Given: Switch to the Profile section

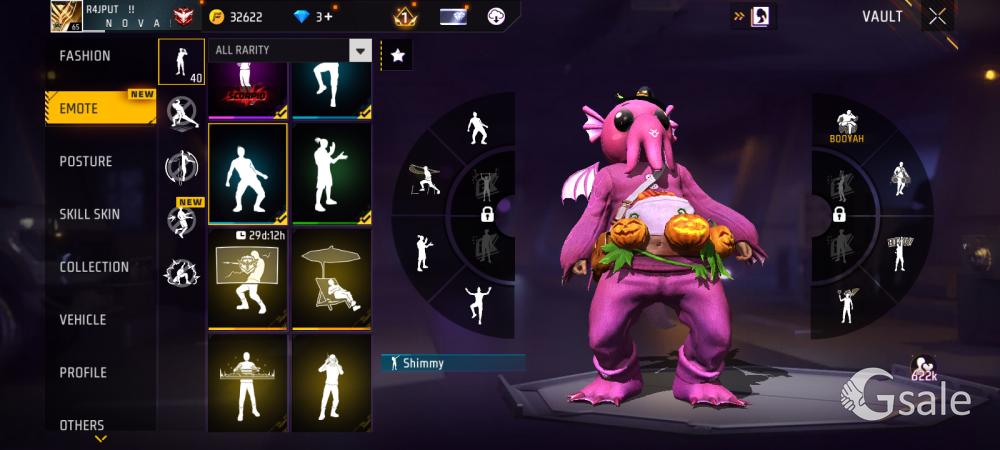Looking at the screenshot, I should point(83,373).
